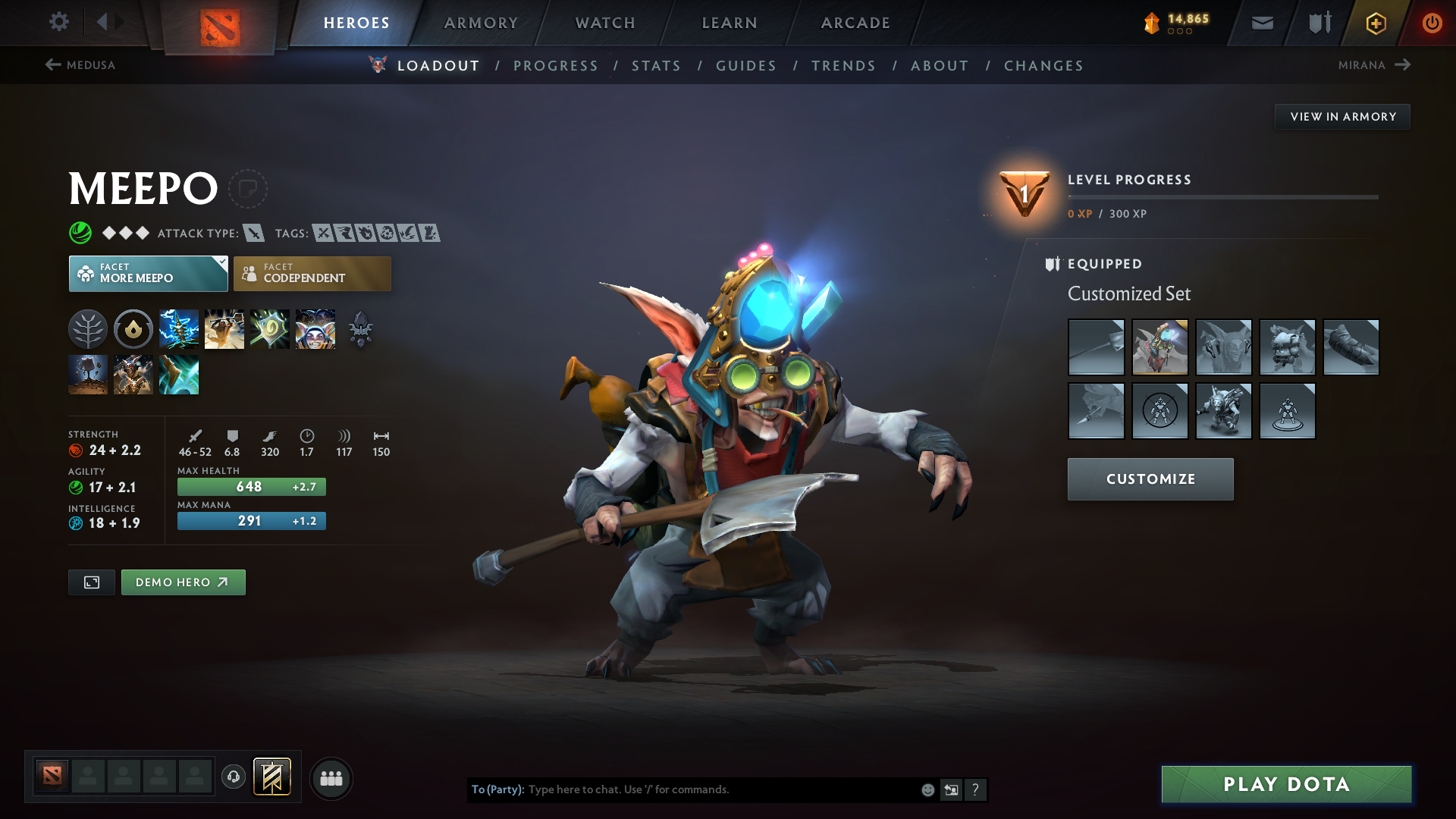
Task: Start matchmaking with Play Dota button
Action: coord(1286,784)
